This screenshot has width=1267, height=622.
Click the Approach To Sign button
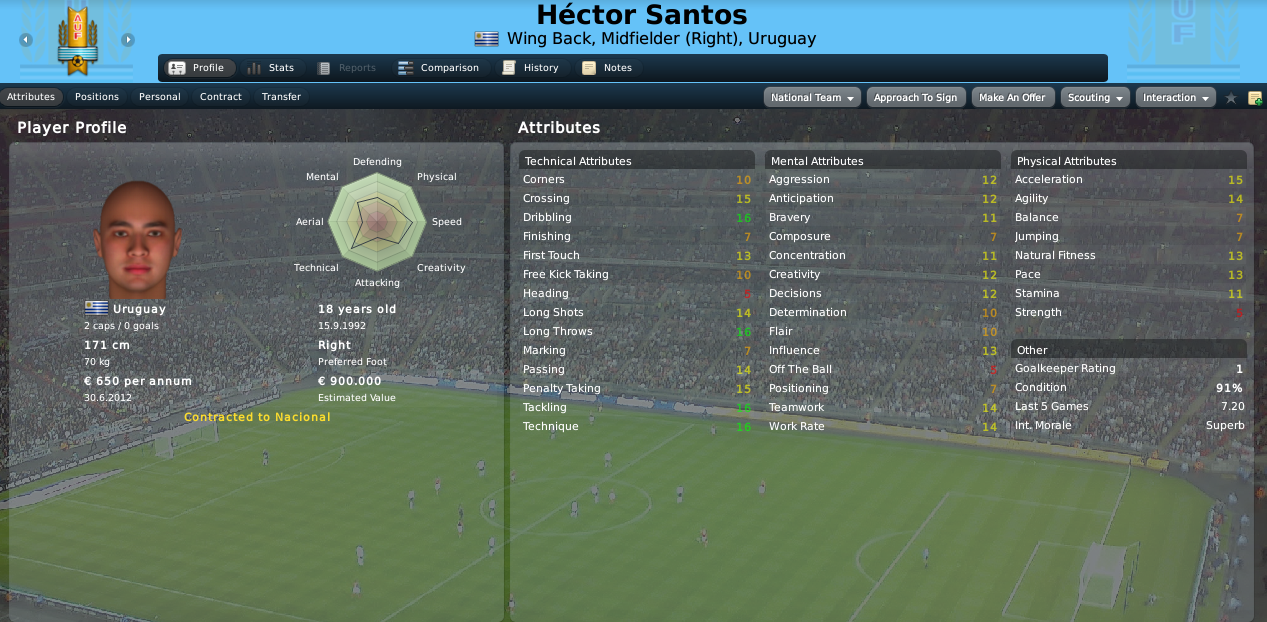[916, 98]
